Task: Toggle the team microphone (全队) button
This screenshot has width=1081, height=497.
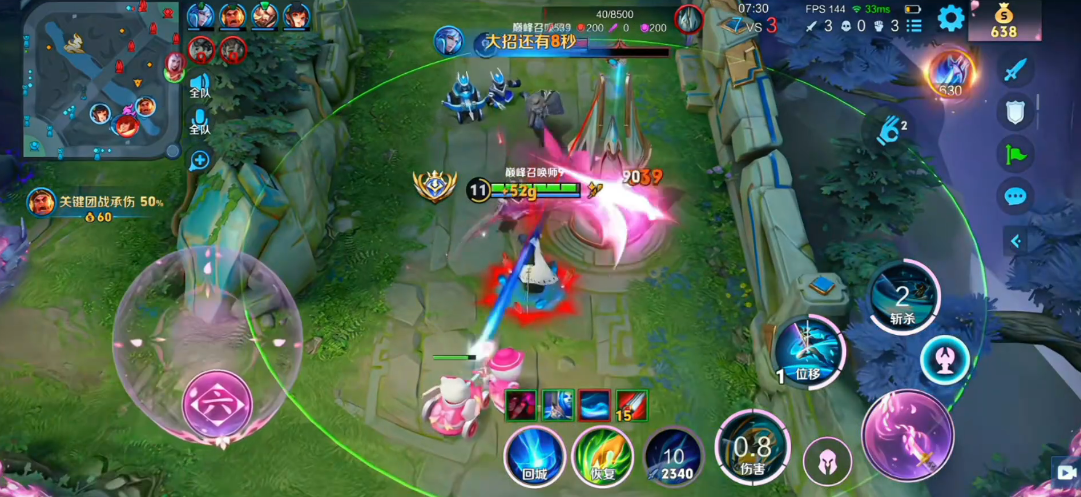Action: pyautogui.click(x=200, y=122)
